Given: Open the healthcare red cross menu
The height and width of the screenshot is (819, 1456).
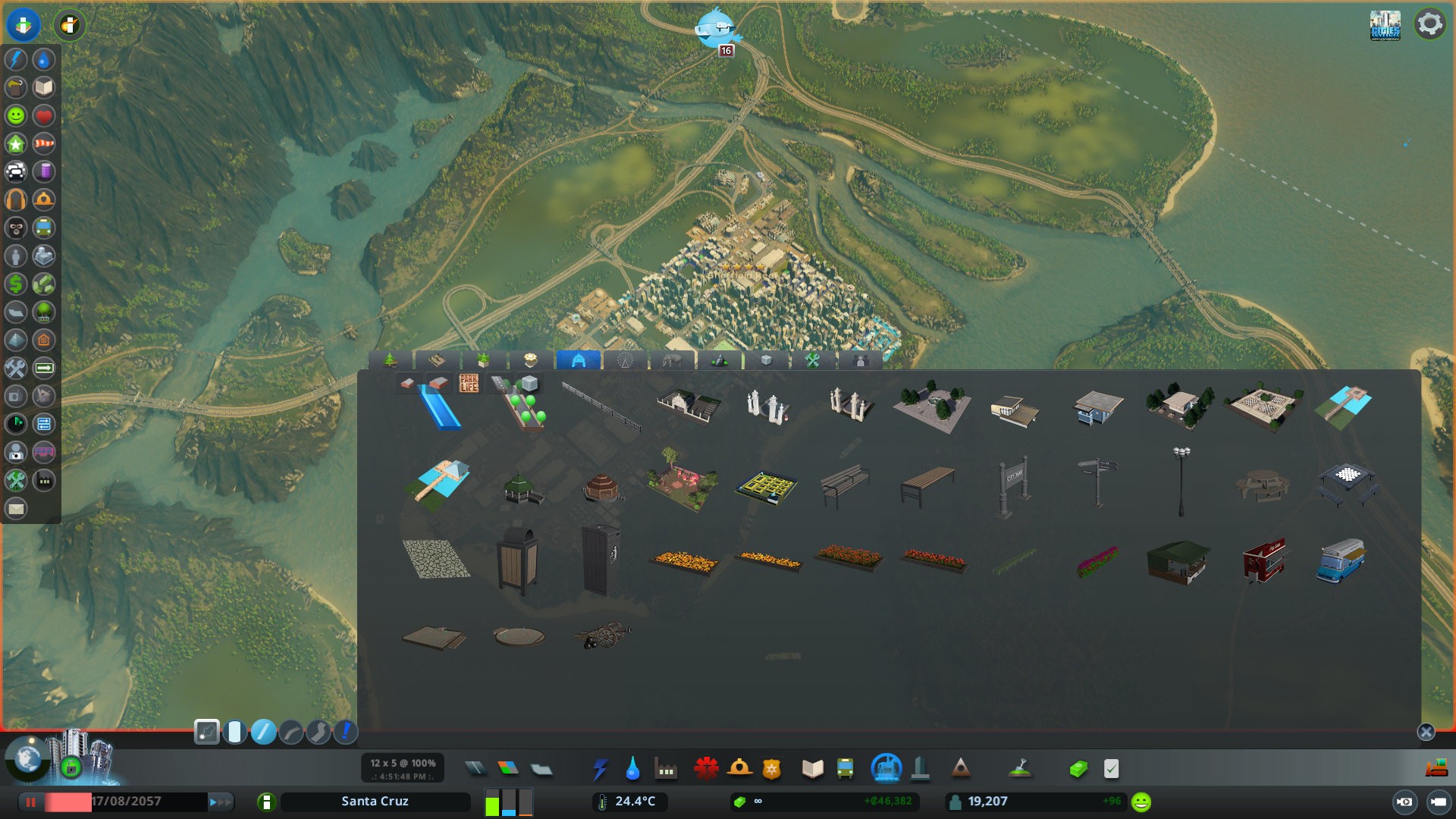Looking at the screenshot, I should tap(706, 769).
